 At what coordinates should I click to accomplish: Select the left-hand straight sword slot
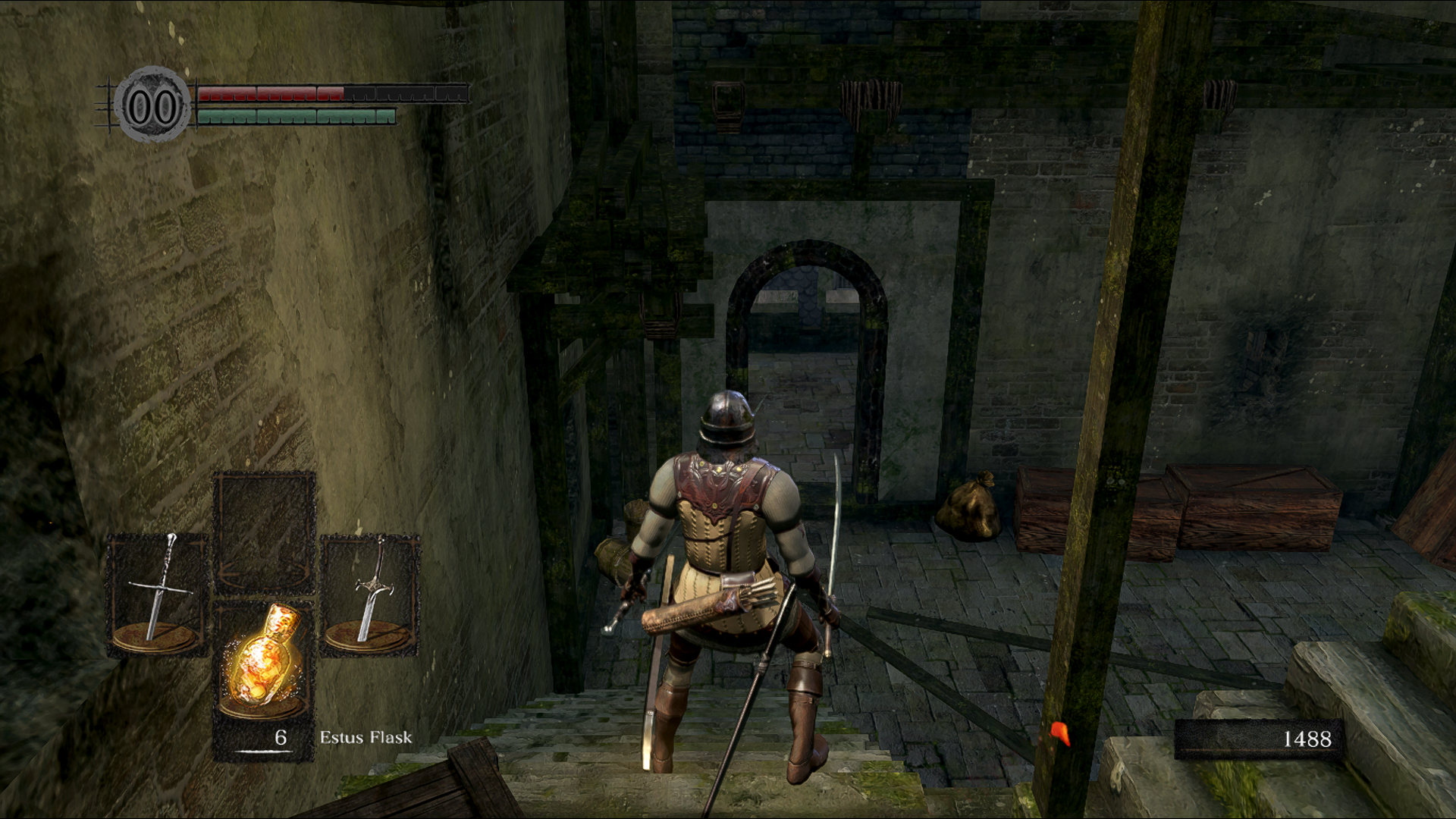157,594
